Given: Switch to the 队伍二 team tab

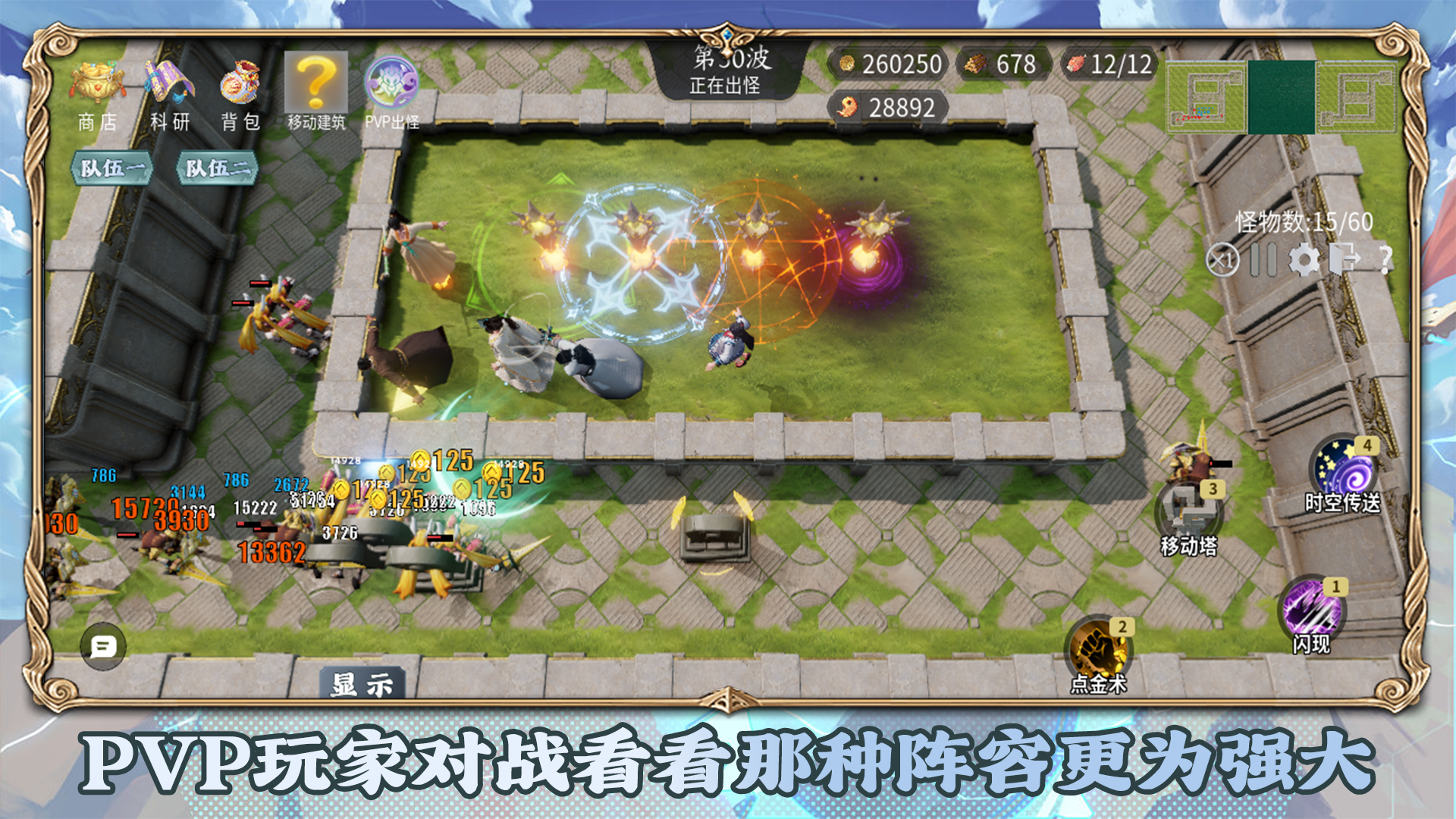Looking at the screenshot, I should (218, 168).
